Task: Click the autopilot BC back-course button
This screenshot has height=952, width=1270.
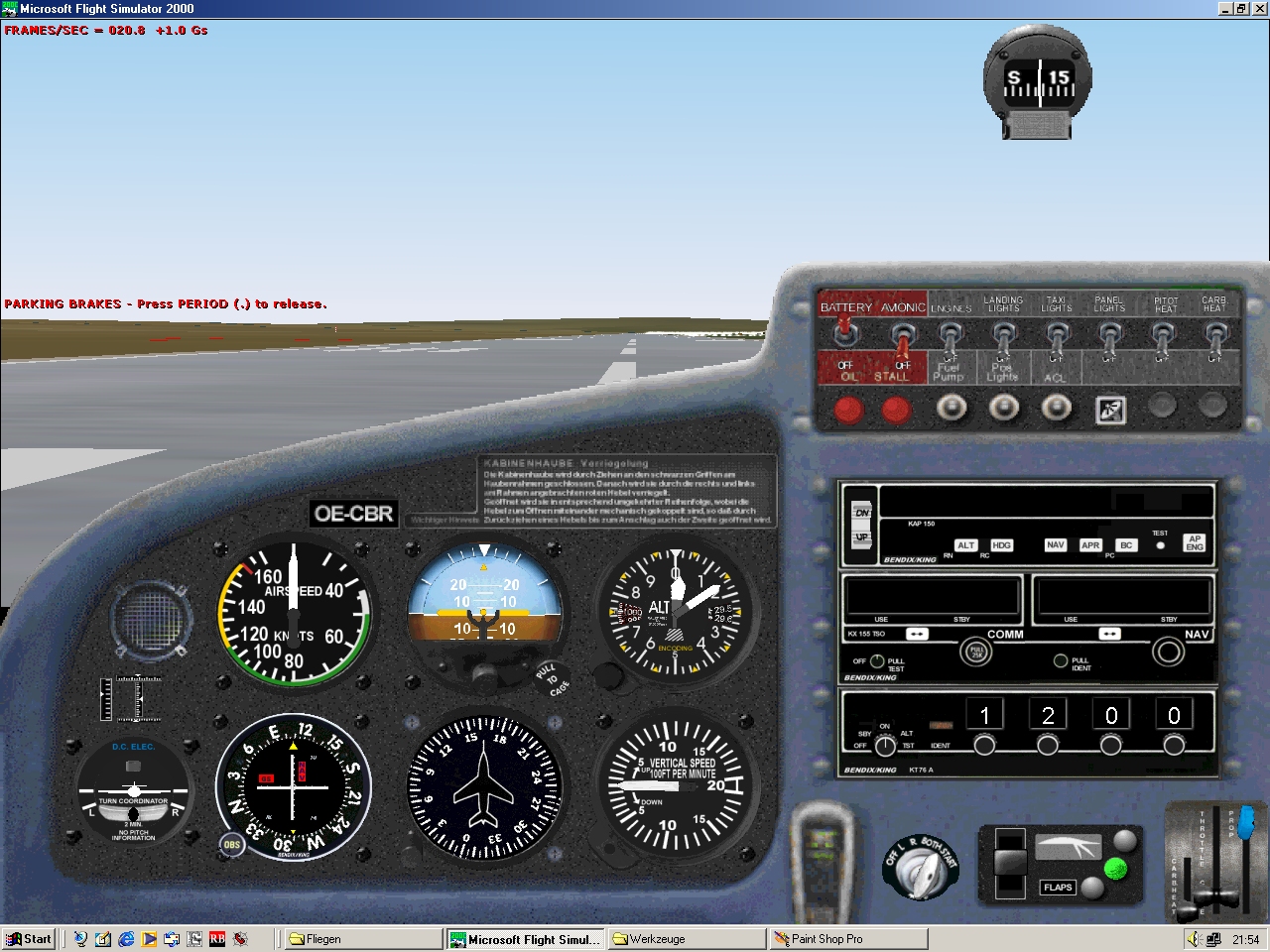Action: coord(1126,545)
